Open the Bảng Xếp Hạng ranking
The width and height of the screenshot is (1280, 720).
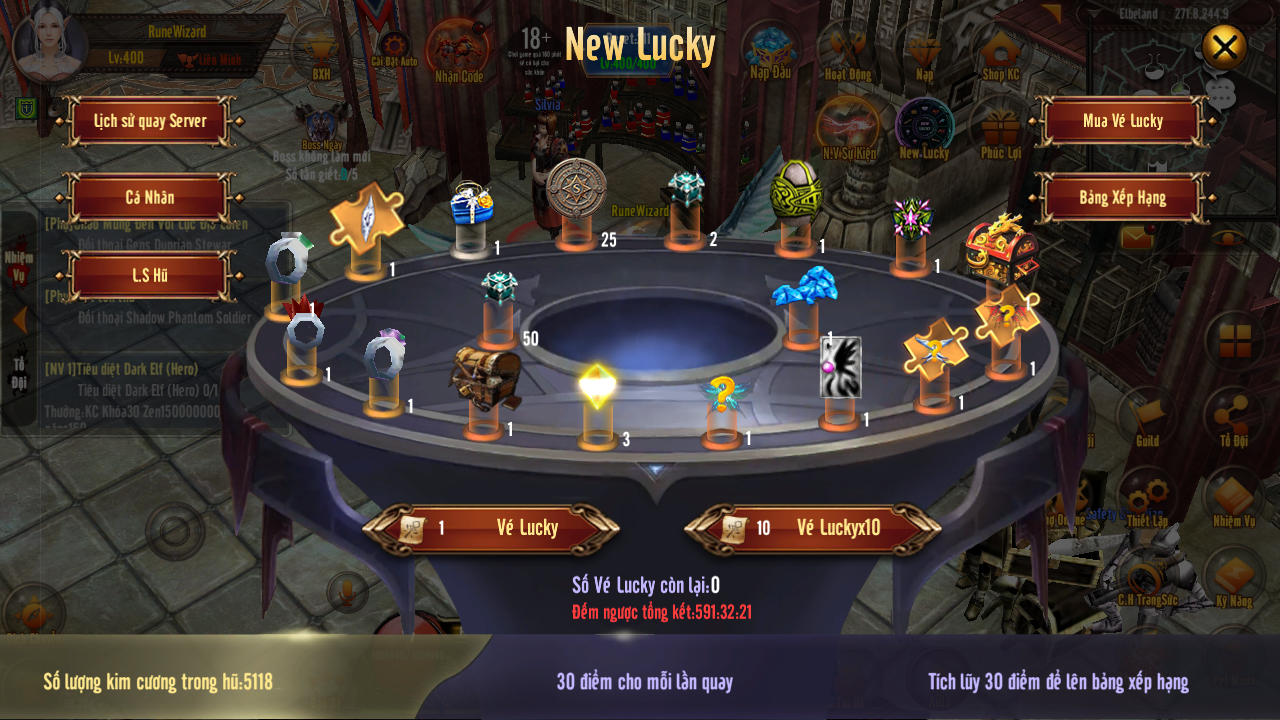(x=1122, y=197)
